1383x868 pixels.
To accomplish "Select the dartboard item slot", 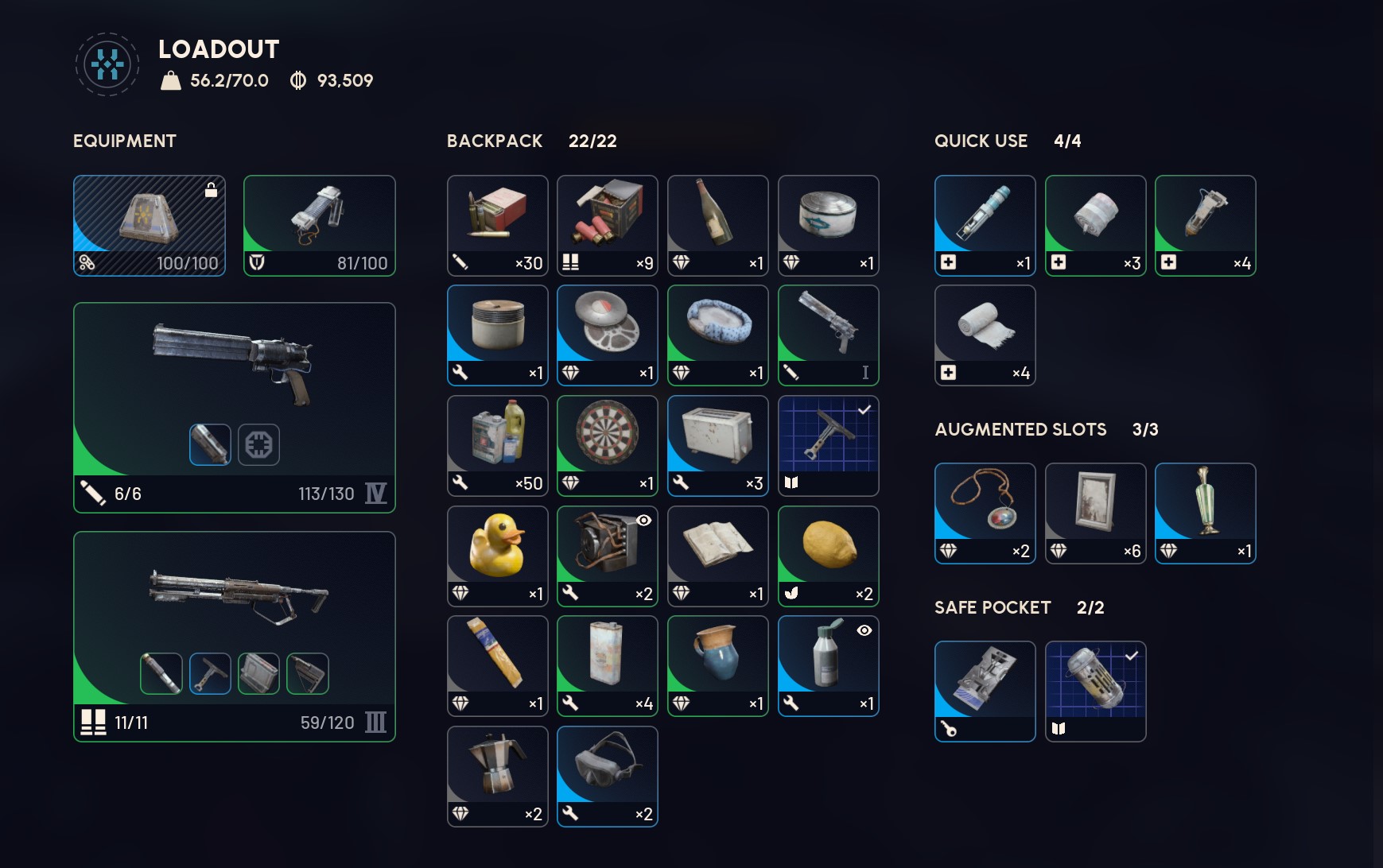I will (x=608, y=445).
